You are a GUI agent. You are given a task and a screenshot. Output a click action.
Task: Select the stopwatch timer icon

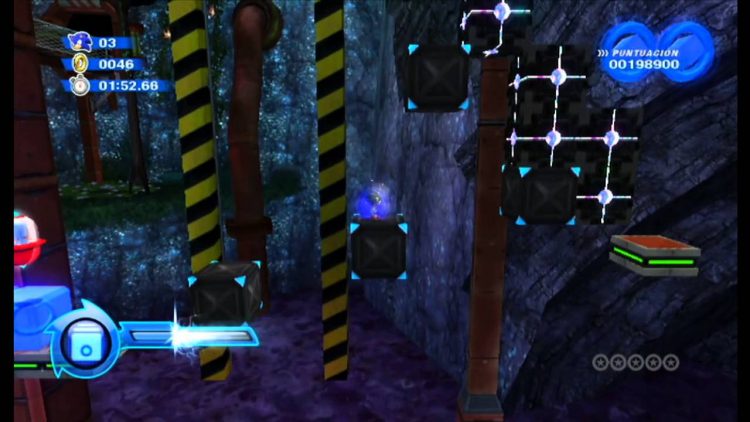point(80,86)
